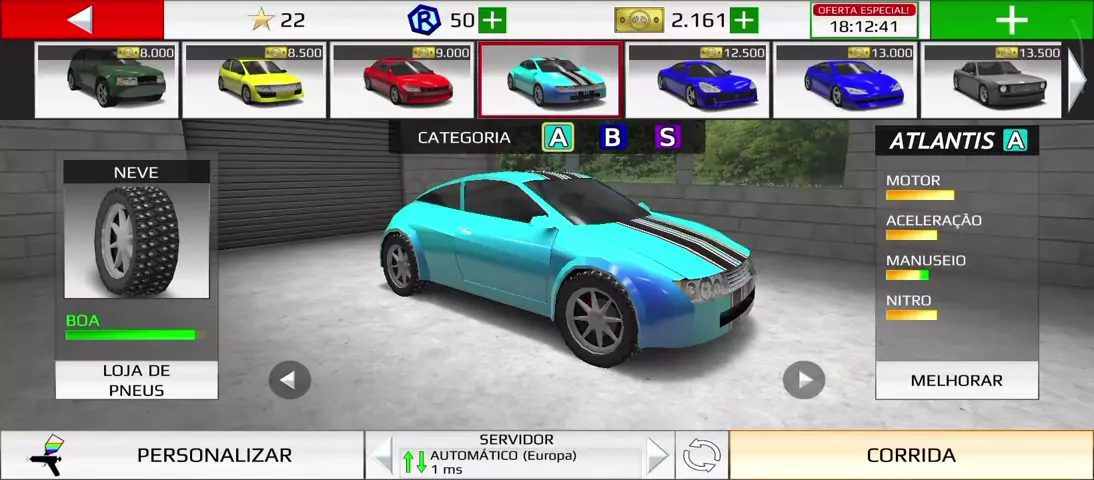Viewport: 1094px width, 480px height.
Task: Rotate car view with right circle arrow
Action: (803, 380)
